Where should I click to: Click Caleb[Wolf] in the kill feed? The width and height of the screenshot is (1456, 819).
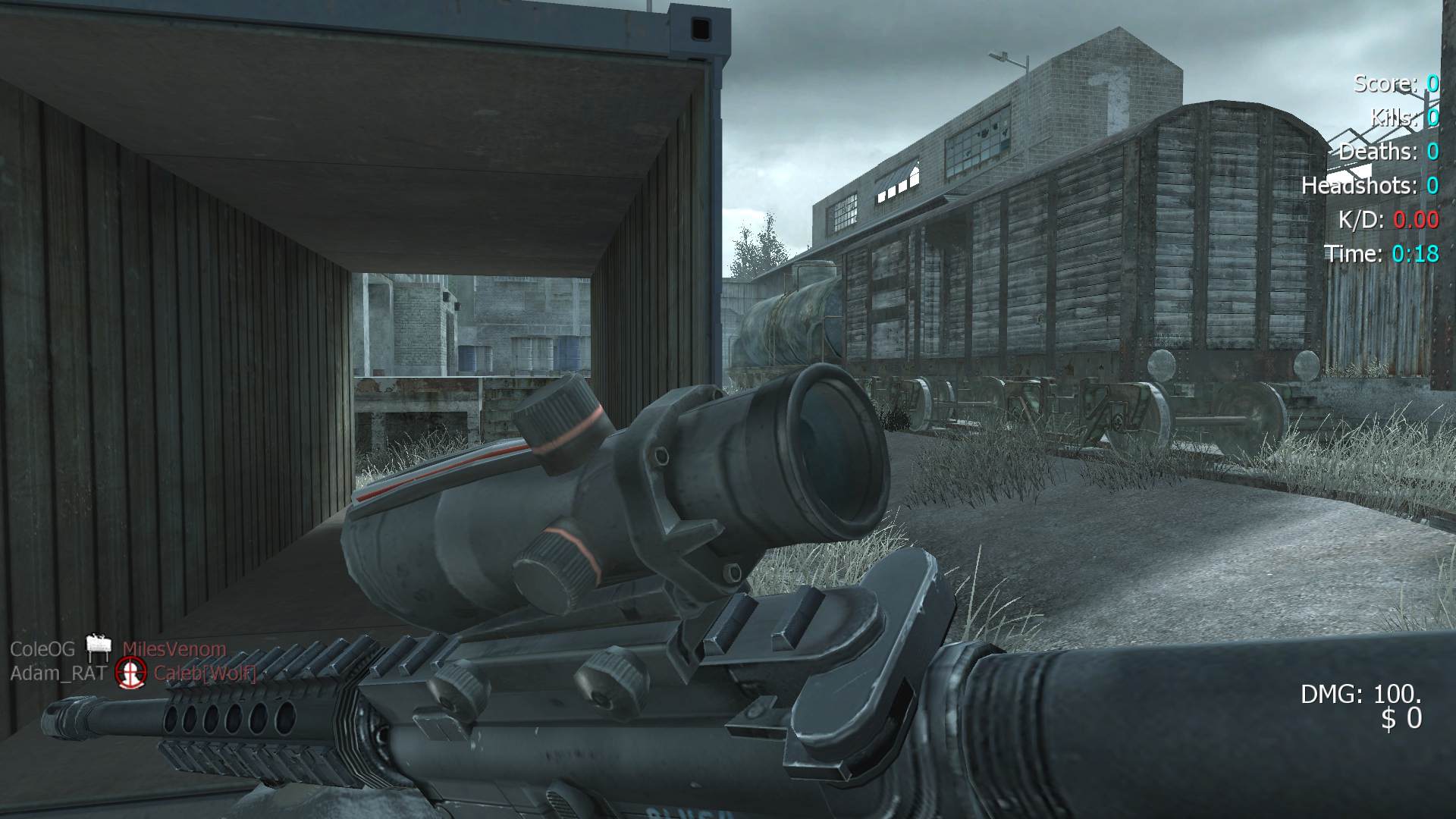[x=205, y=673]
